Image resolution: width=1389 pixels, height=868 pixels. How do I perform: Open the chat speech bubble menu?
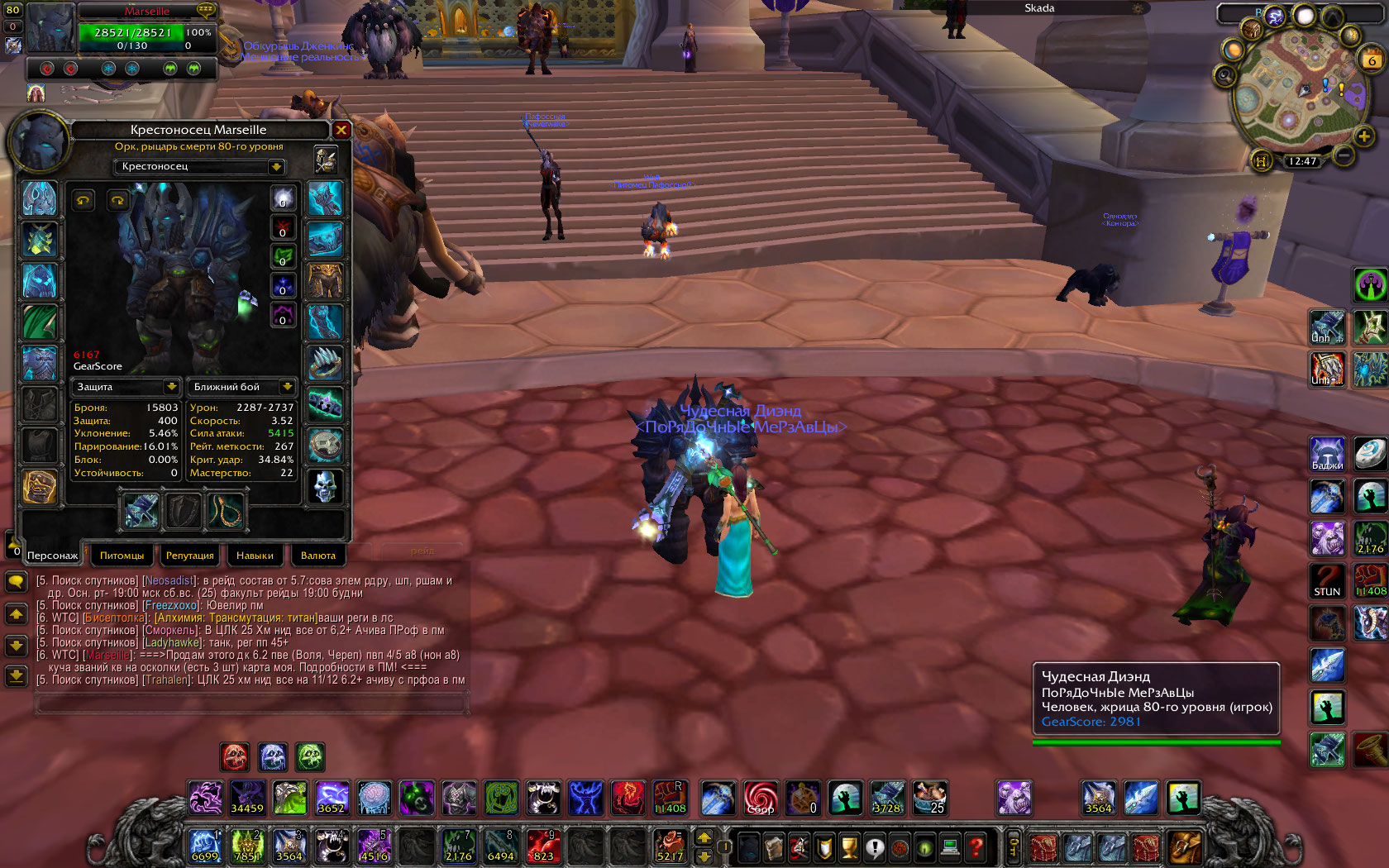tap(16, 581)
